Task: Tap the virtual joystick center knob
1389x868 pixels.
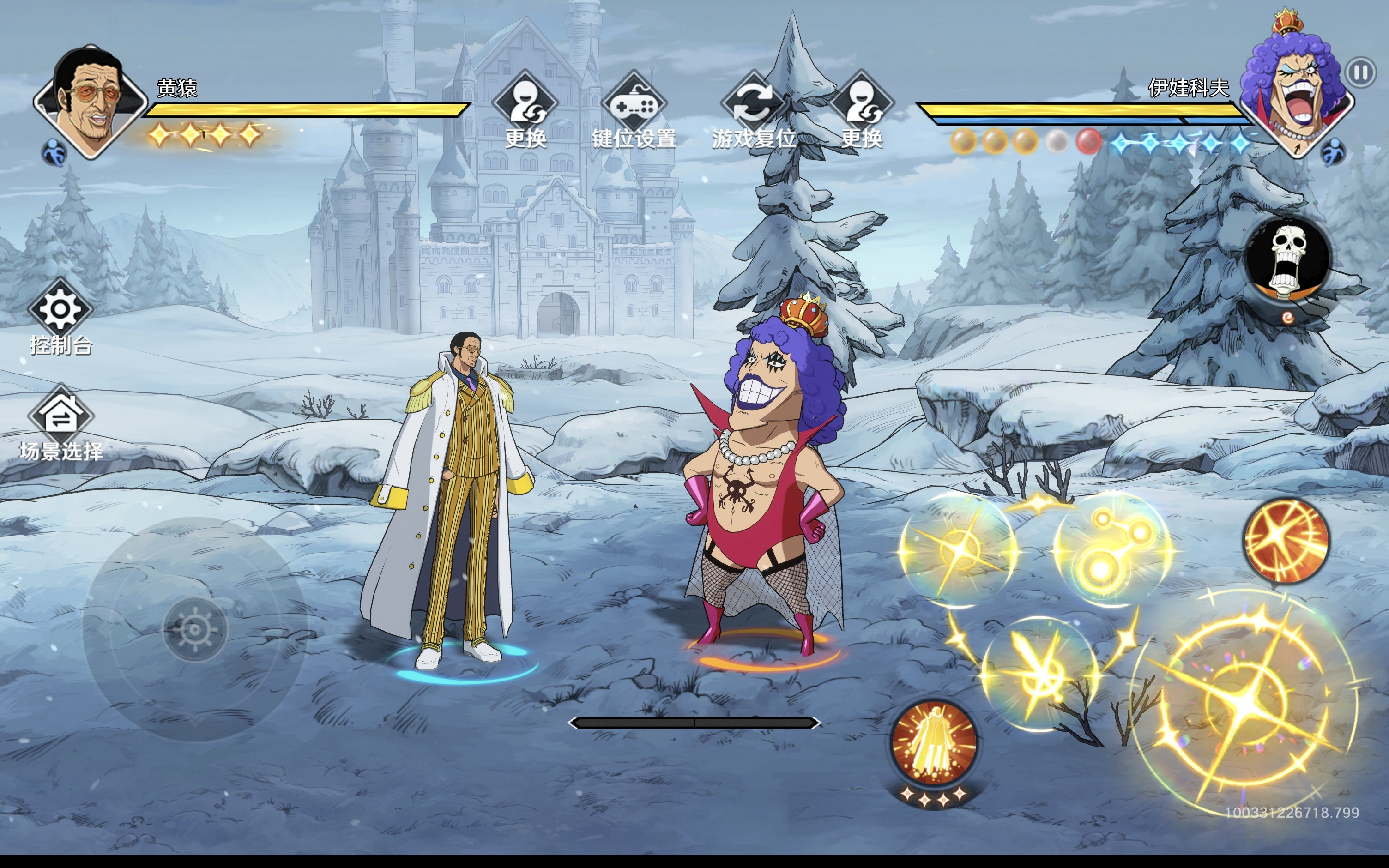Action: coord(195,630)
